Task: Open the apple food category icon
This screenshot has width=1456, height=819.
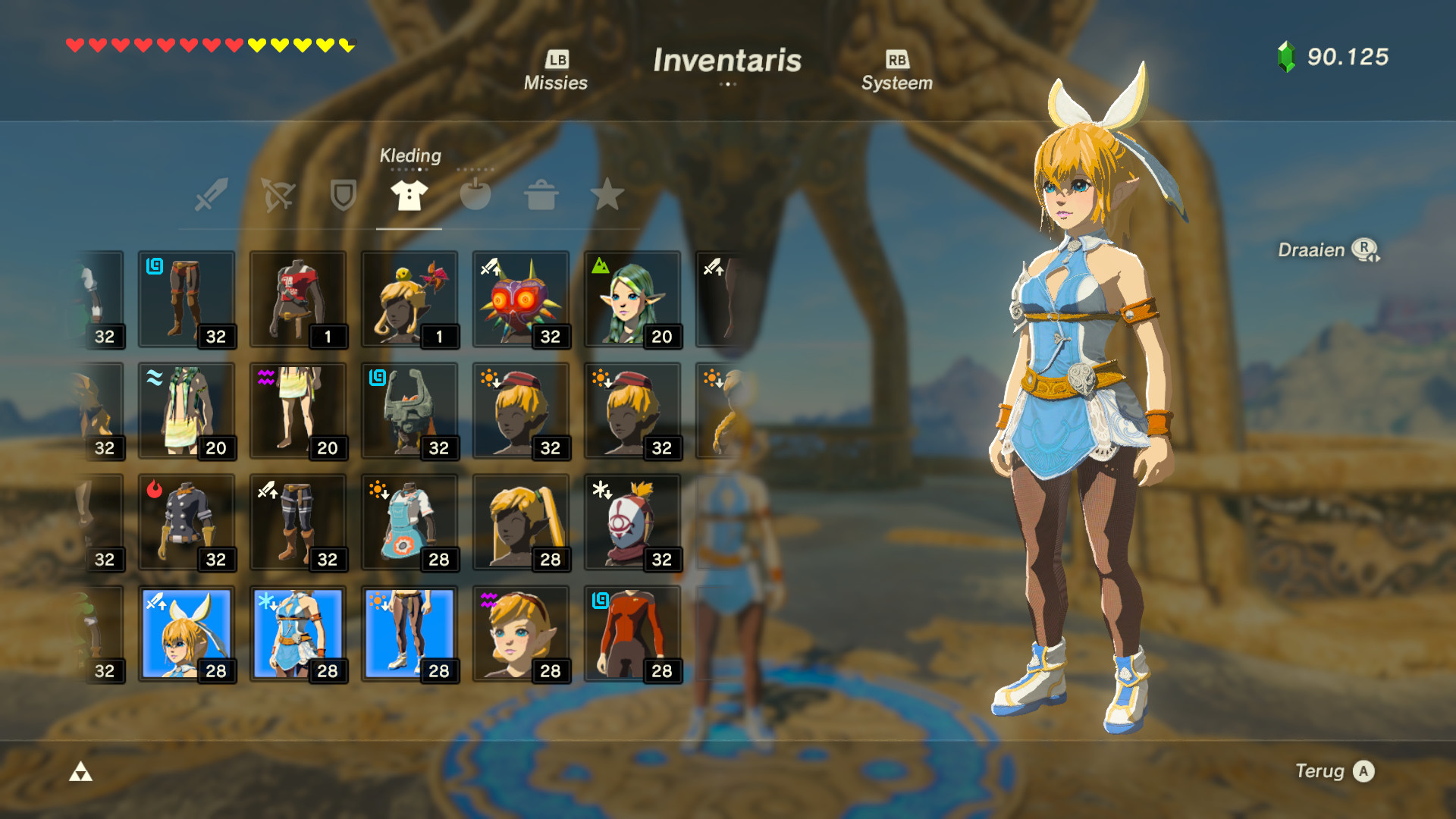Action: pyautogui.click(x=475, y=196)
